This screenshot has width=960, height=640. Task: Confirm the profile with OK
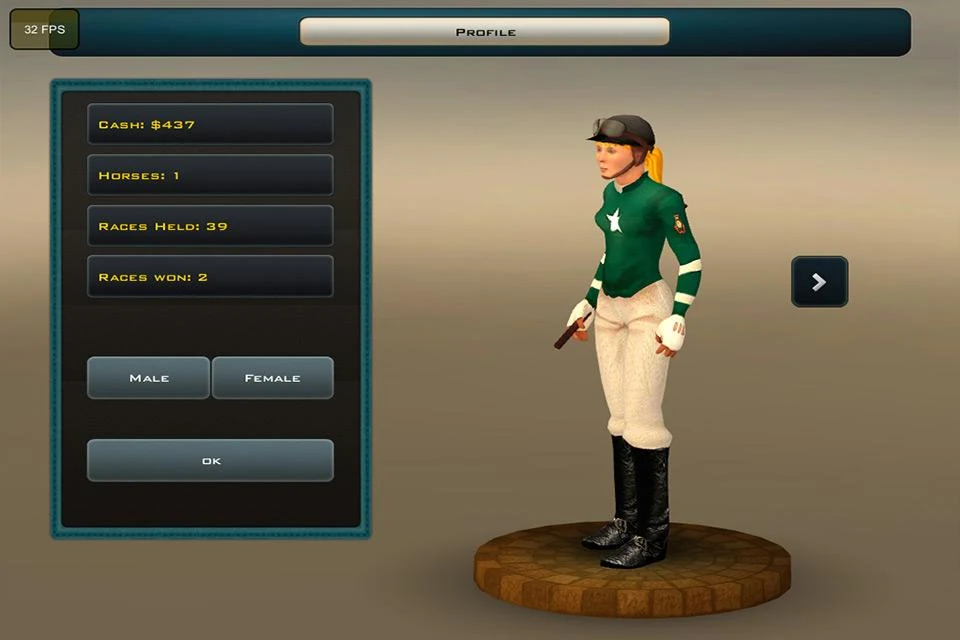point(210,461)
